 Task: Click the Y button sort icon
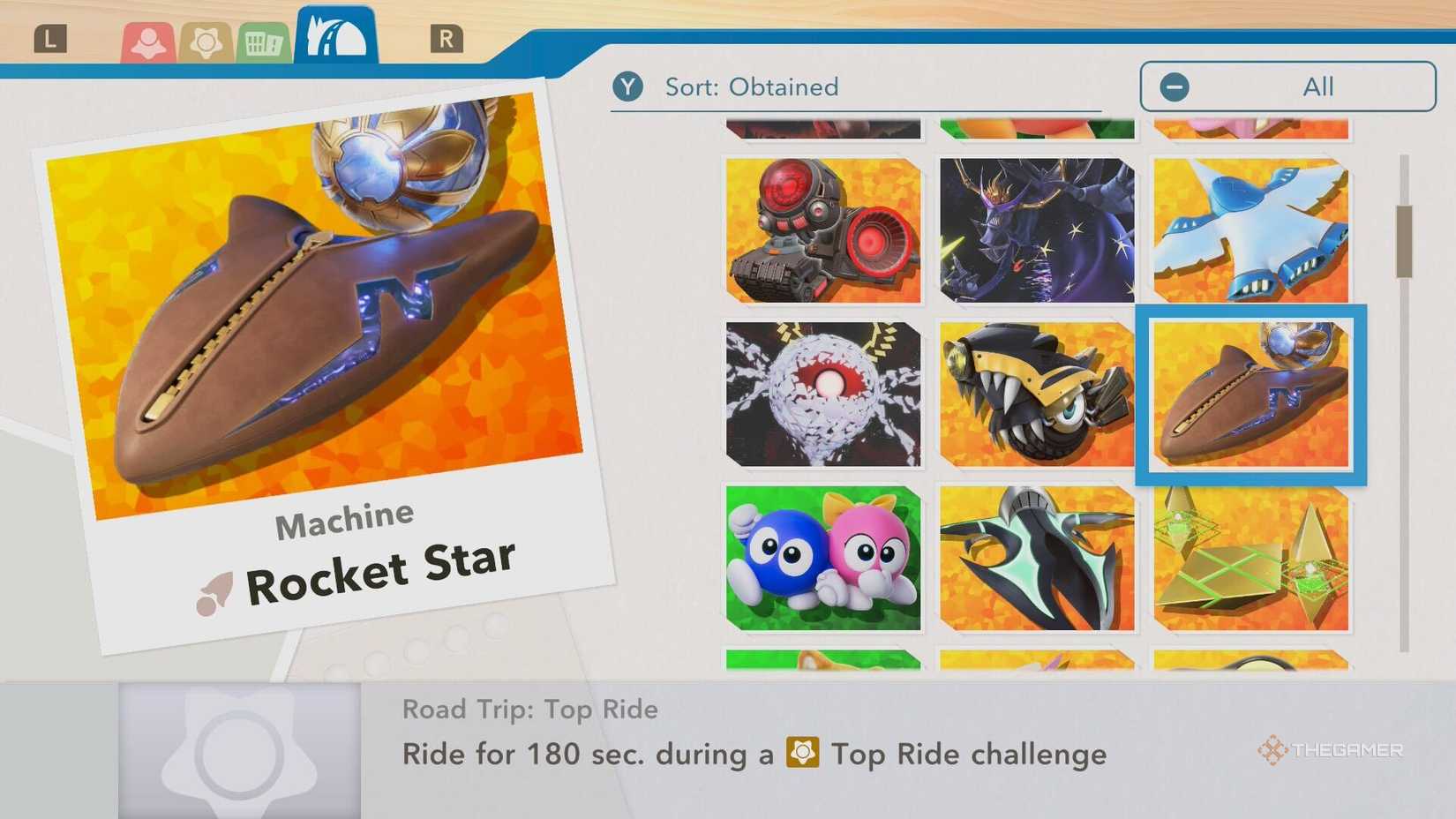click(x=628, y=86)
